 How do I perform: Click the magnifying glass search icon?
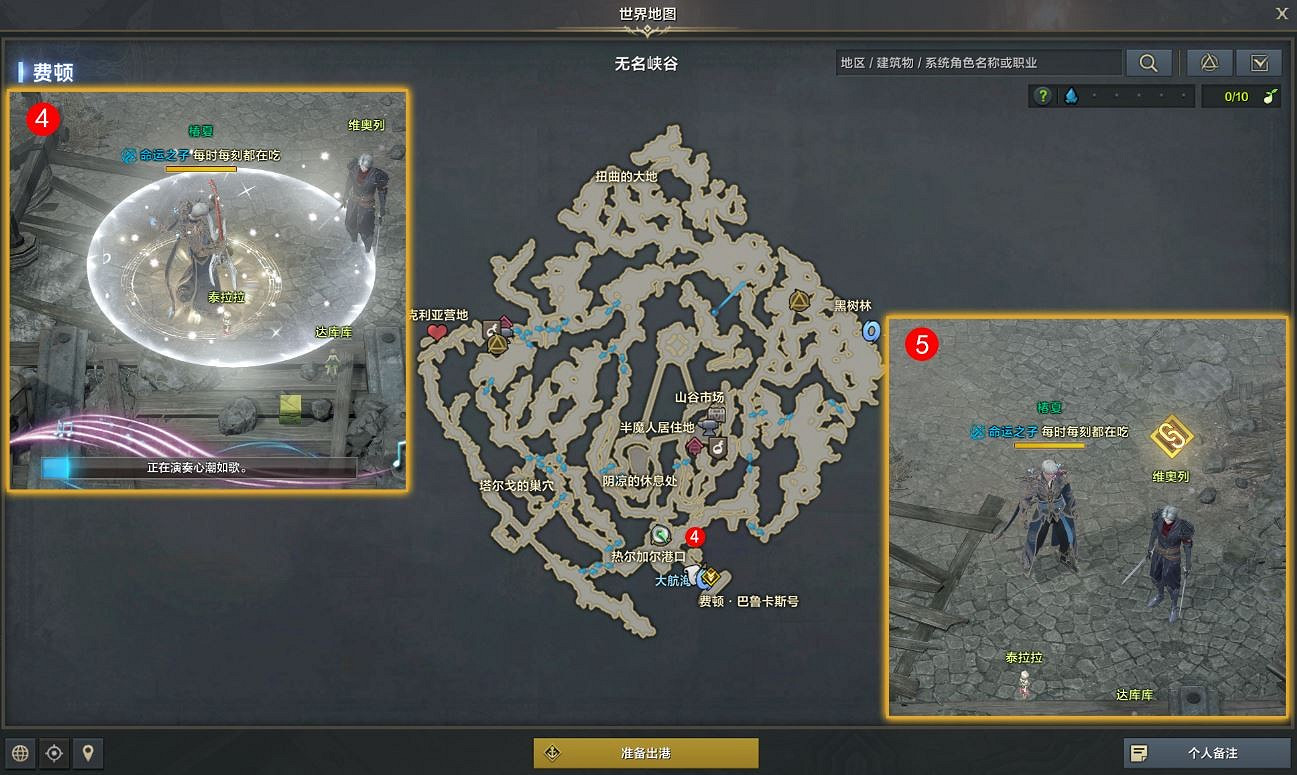(x=1148, y=62)
